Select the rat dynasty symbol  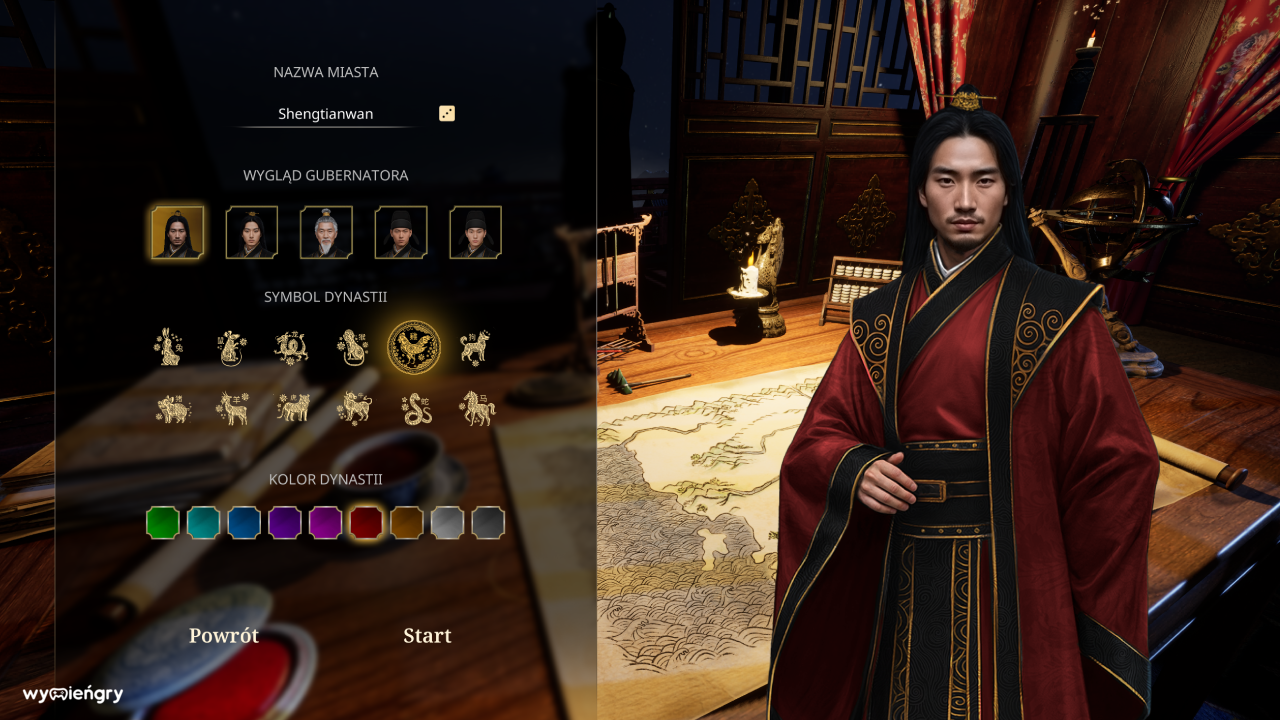click(x=230, y=345)
